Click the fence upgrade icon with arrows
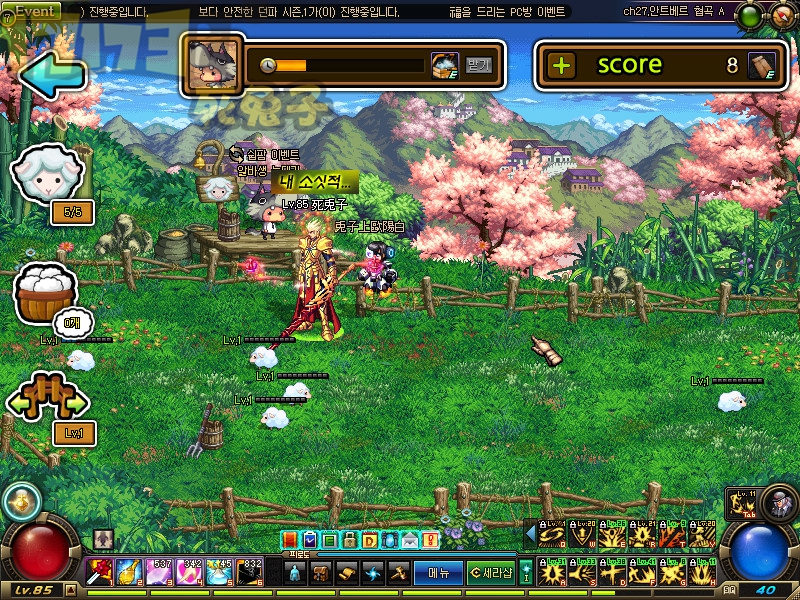 pyautogui.click(x=47, y=399)
